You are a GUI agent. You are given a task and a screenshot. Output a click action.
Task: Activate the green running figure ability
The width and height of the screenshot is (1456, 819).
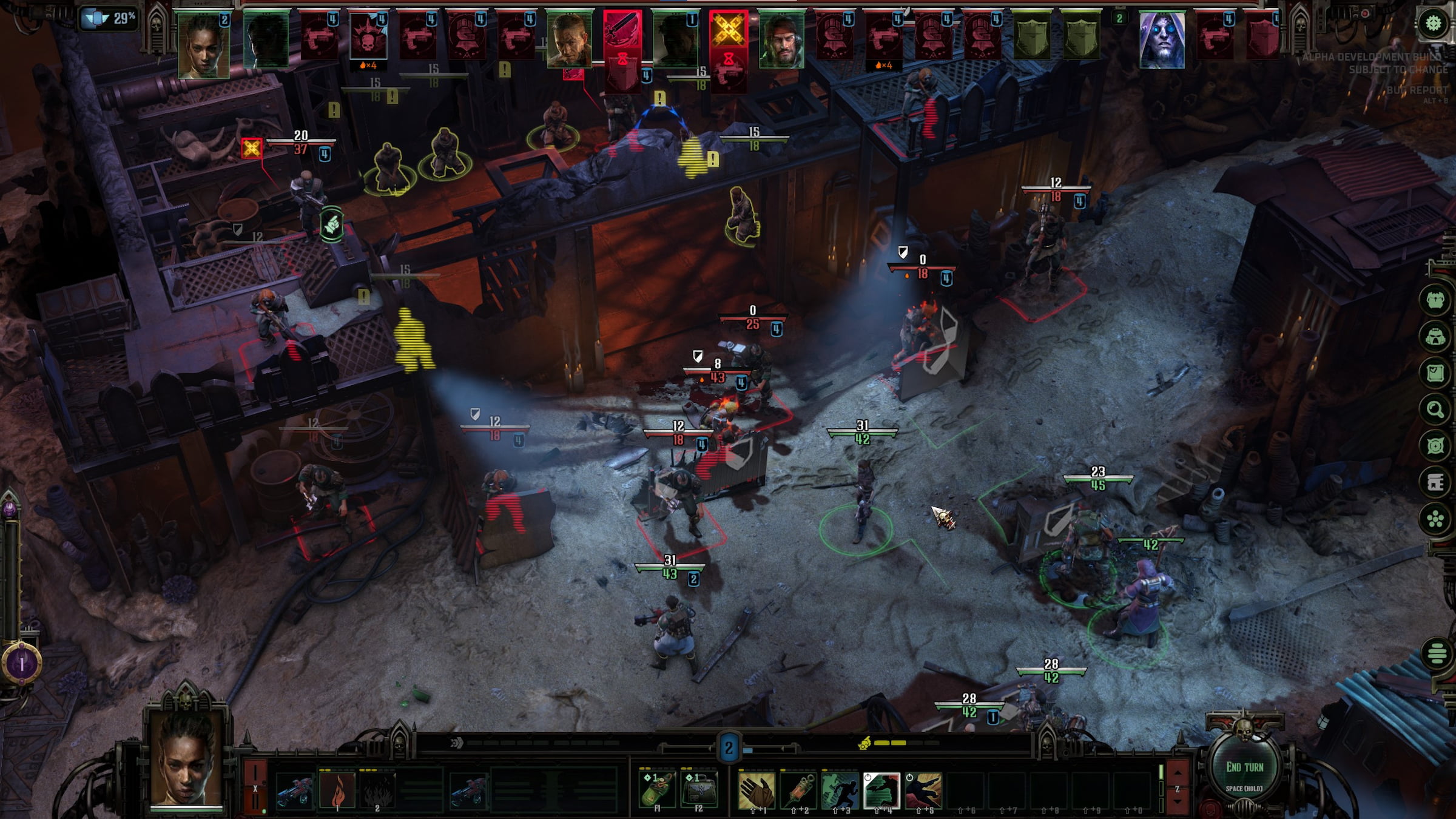840,790
